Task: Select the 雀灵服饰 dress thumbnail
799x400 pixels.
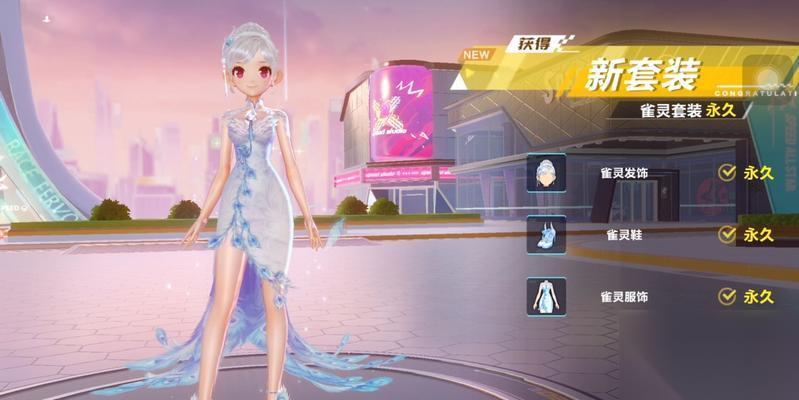Action: click(546, 297)
